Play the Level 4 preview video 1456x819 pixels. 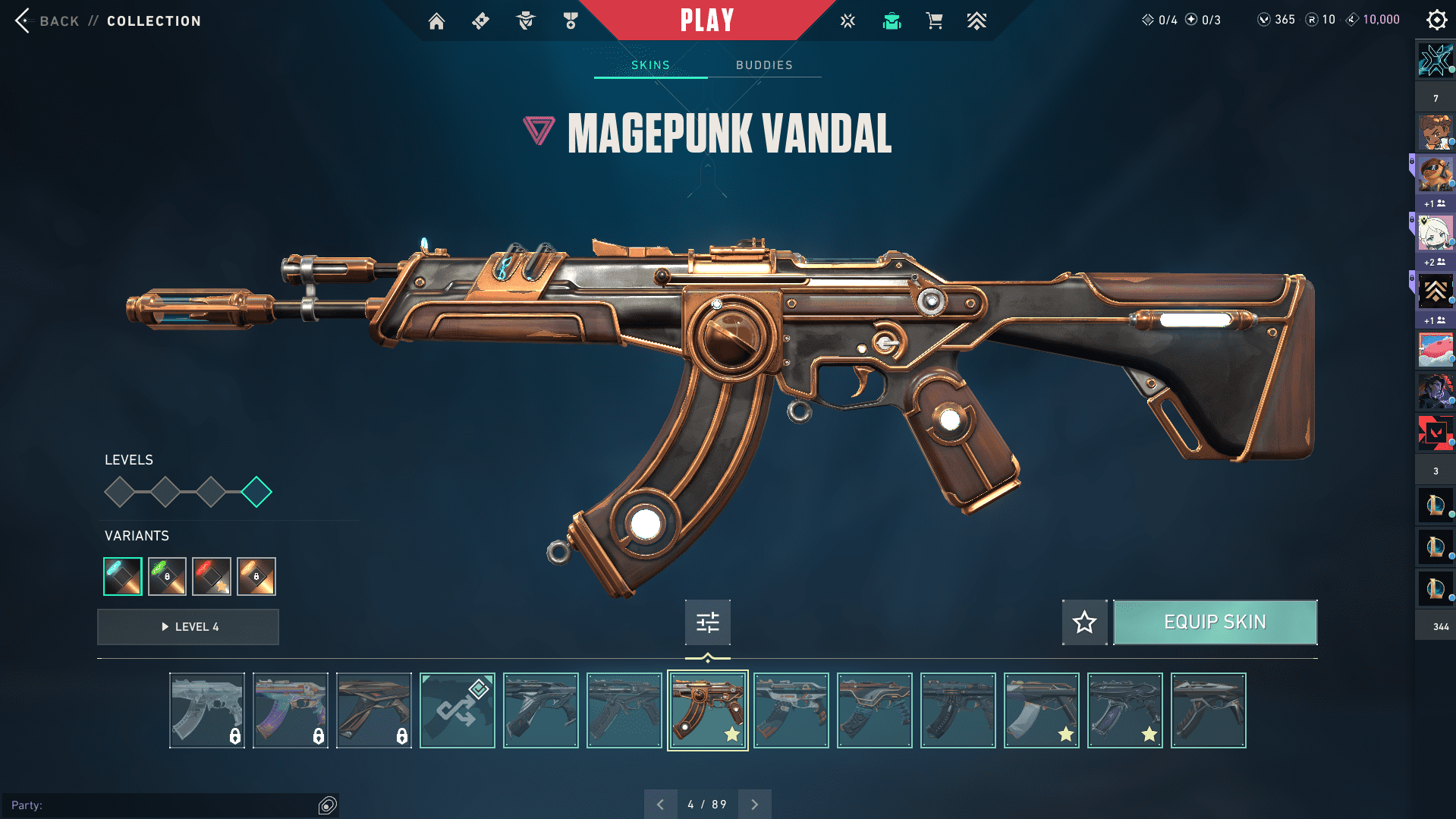click(x=188, y=627)
